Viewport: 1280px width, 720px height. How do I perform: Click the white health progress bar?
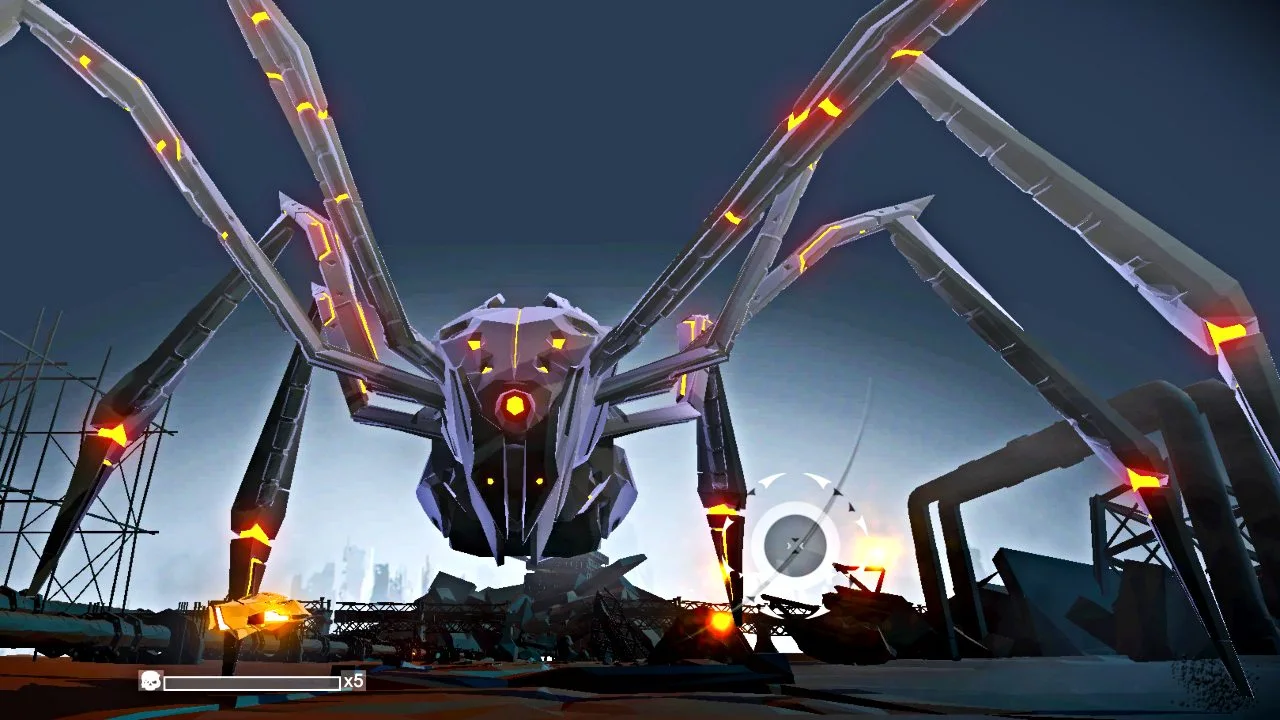(250, 684)
